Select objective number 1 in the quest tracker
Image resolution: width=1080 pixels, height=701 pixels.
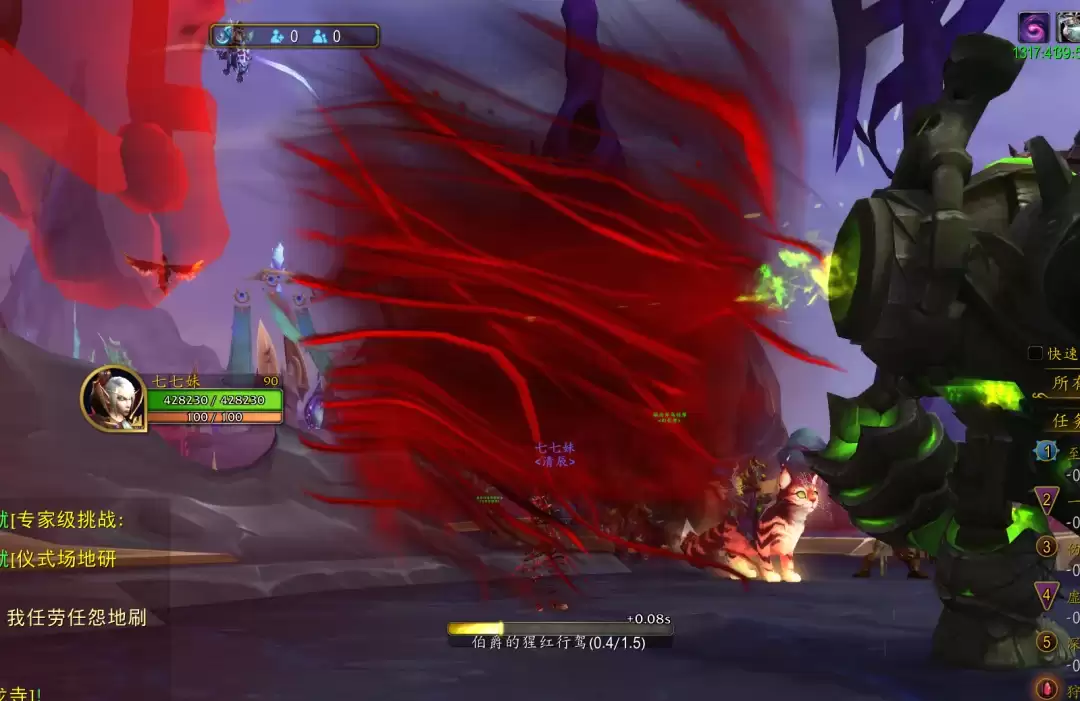(x=1046, y=452)
